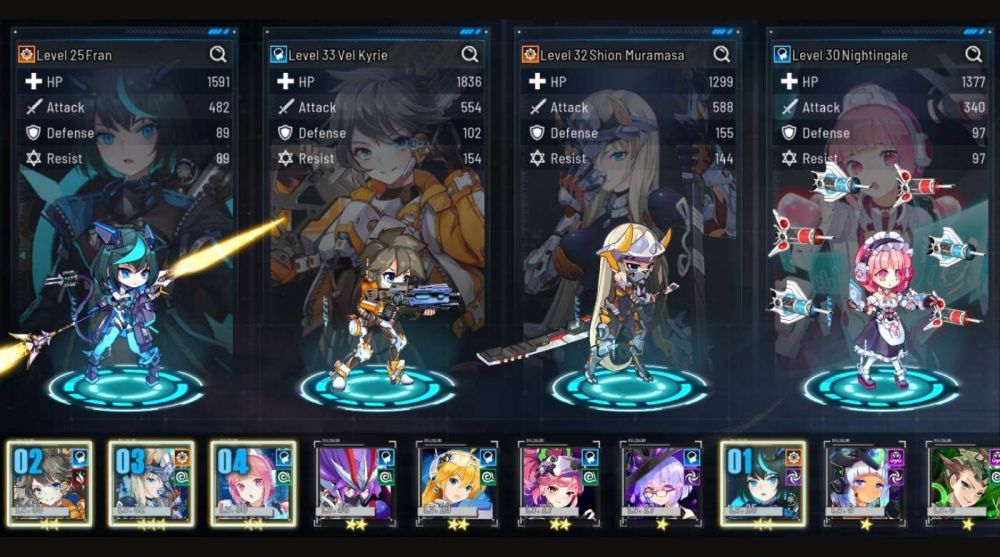
Task: Choose the unnumbered pink-haired girl with hat portrait
Action: tap(559, 483)
